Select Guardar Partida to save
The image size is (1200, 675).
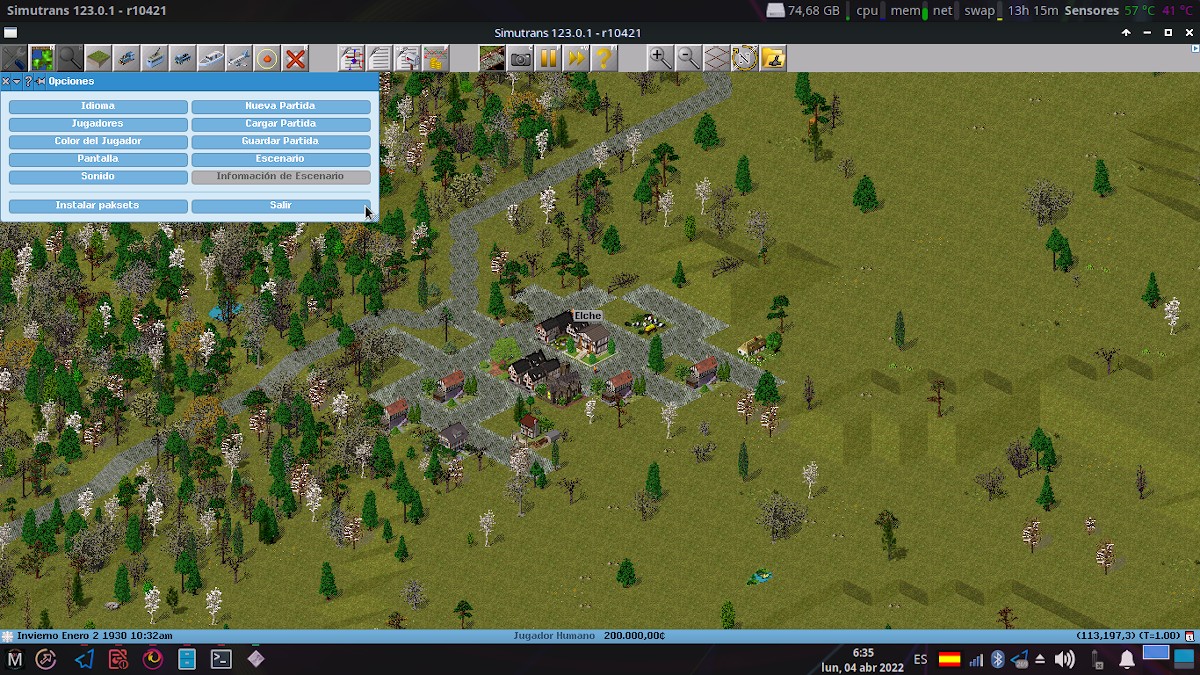(280, 141)
